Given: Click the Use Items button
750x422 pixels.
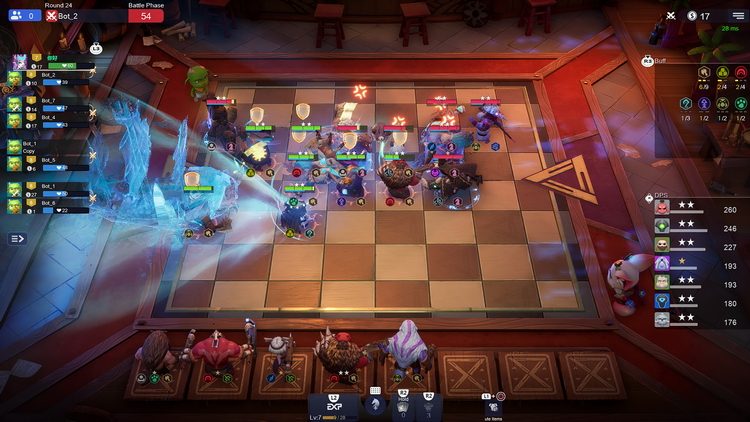Looking at the screenshot, I should pos(492,405).
